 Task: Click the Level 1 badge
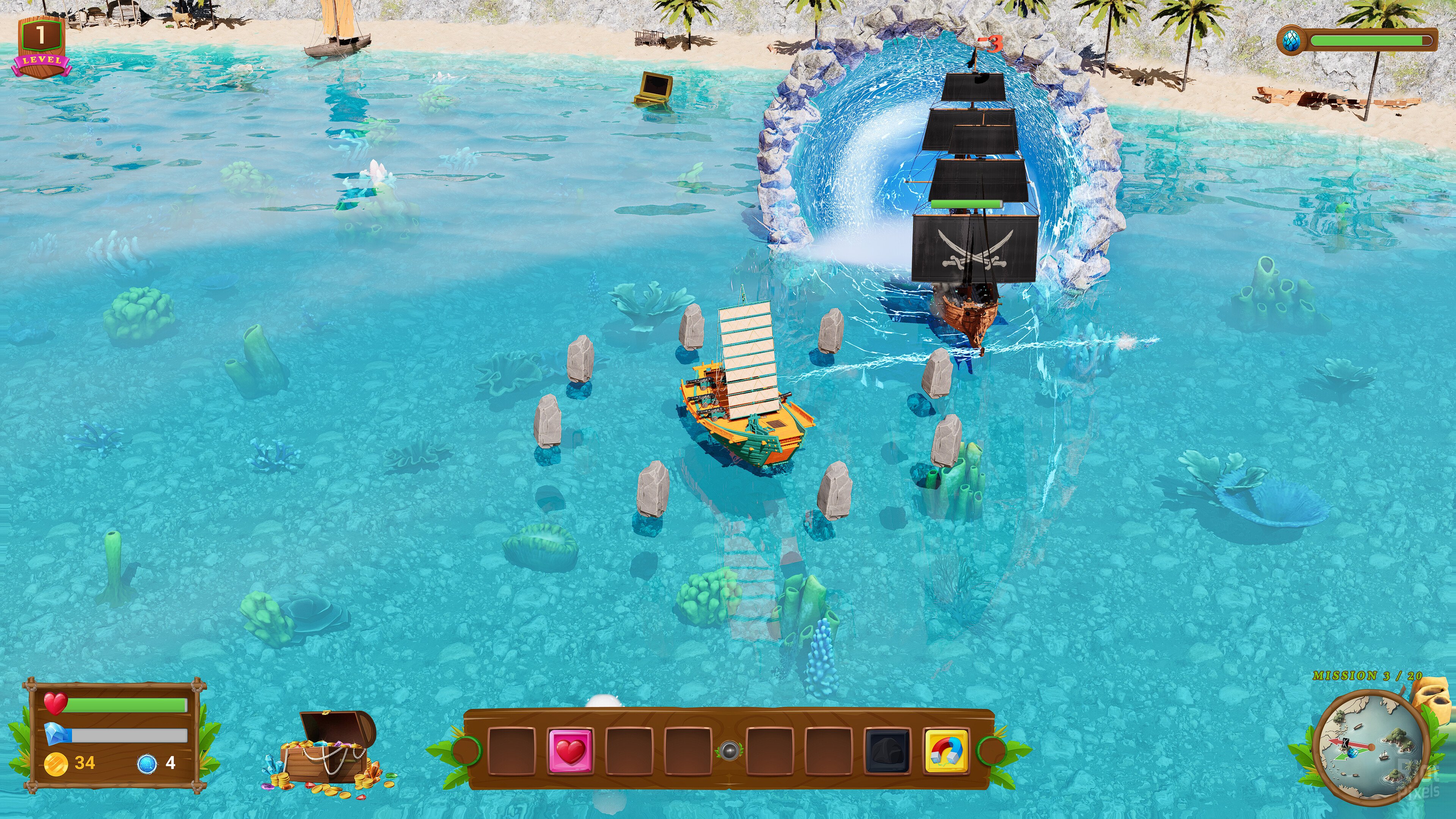click(x=41, y=46)
